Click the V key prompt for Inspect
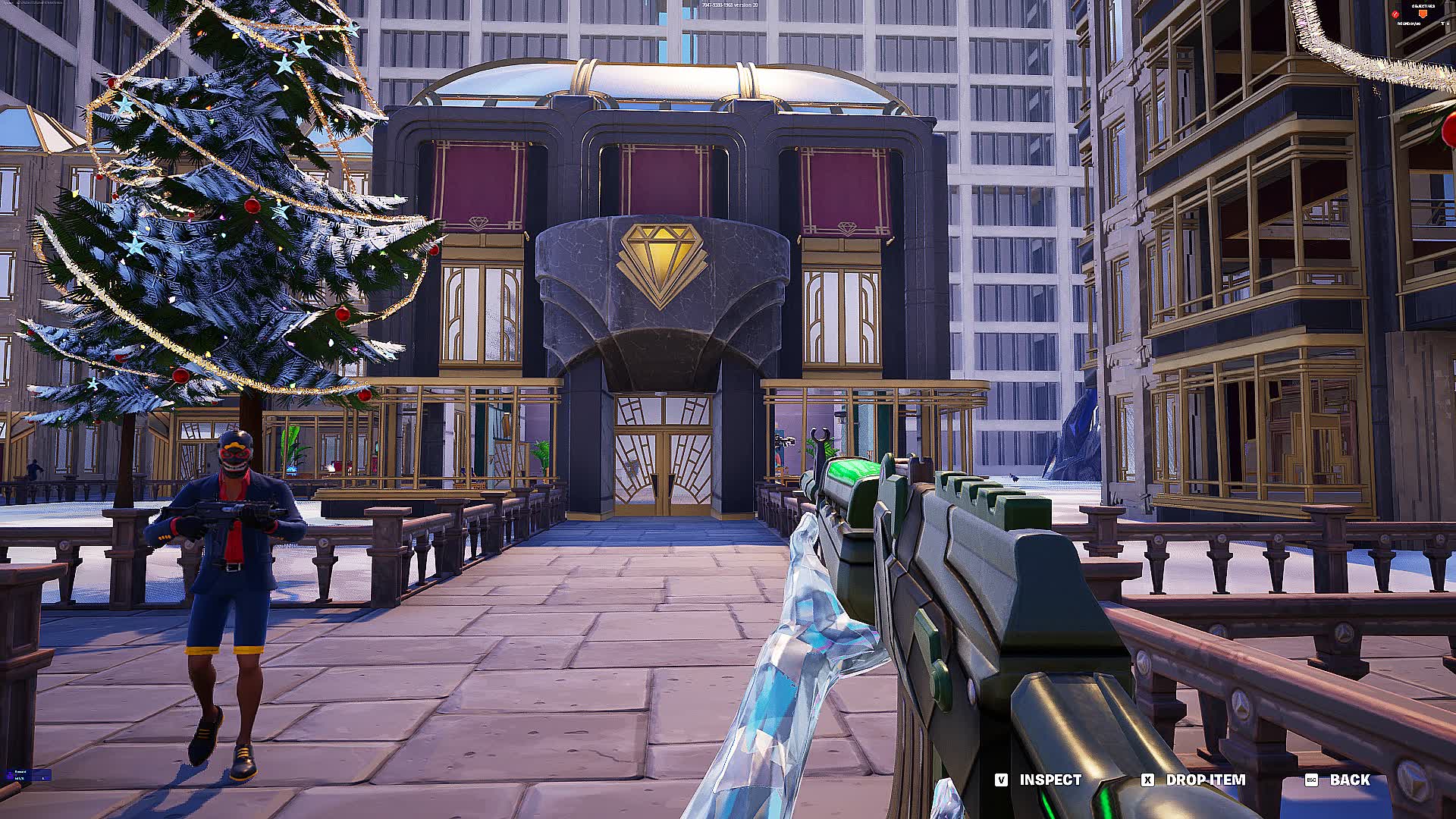The height and width of the screenshot is (819, 1456). [1002, 780]
